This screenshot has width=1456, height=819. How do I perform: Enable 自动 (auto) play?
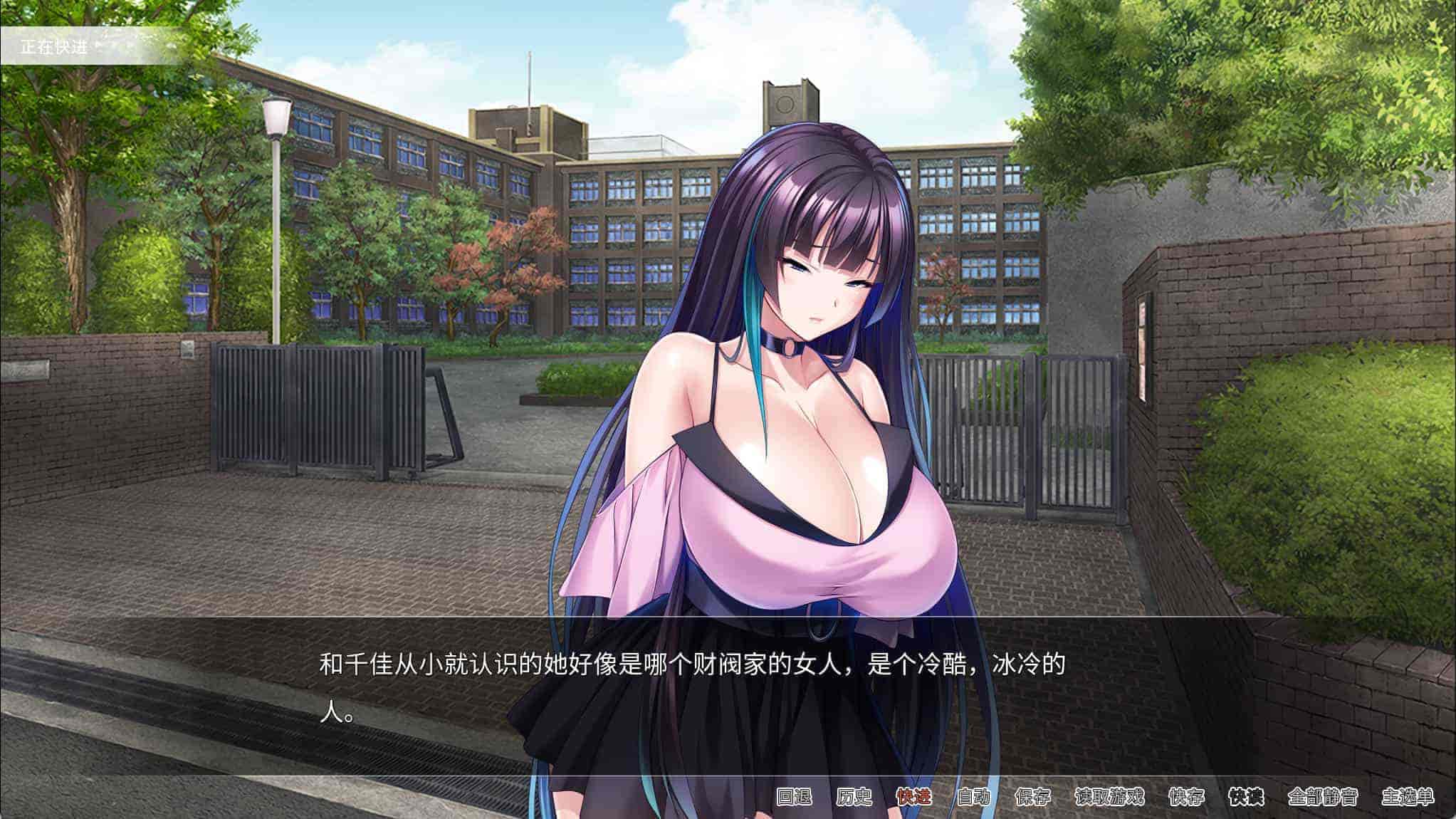[973, 796]
